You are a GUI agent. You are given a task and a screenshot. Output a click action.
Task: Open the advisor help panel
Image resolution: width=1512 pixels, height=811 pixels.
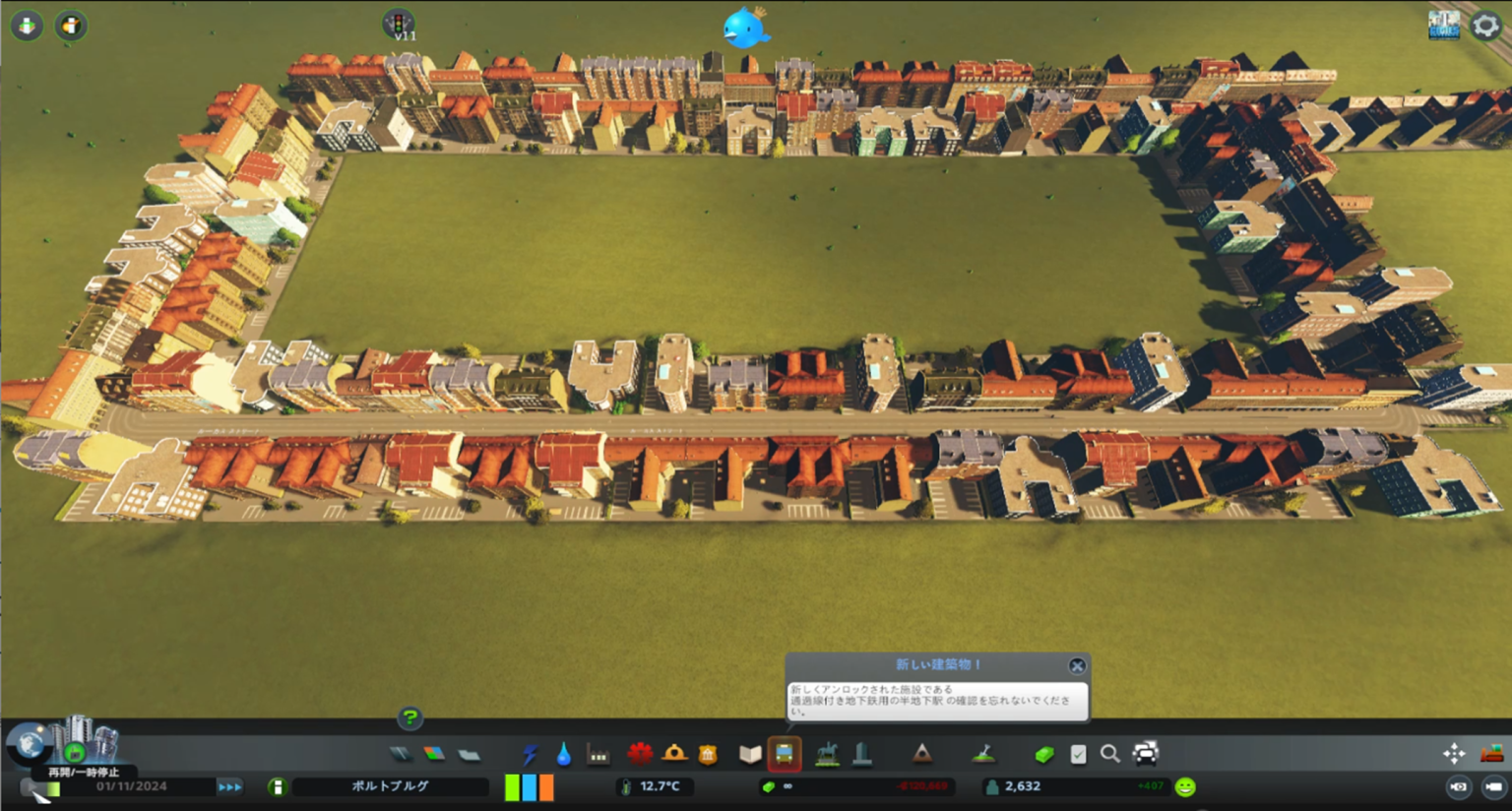410,718
